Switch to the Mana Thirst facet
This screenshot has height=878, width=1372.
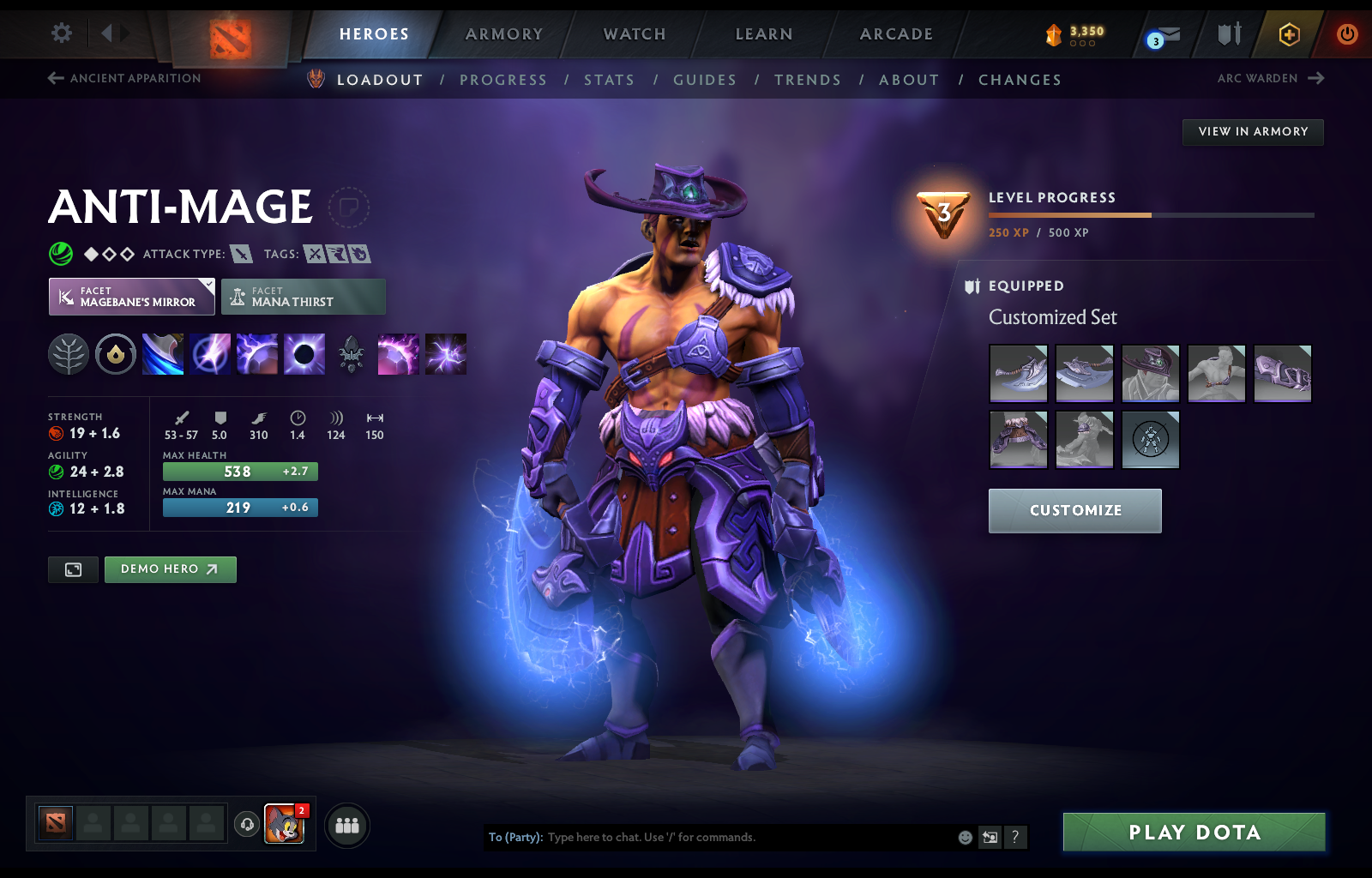[303, 297]
